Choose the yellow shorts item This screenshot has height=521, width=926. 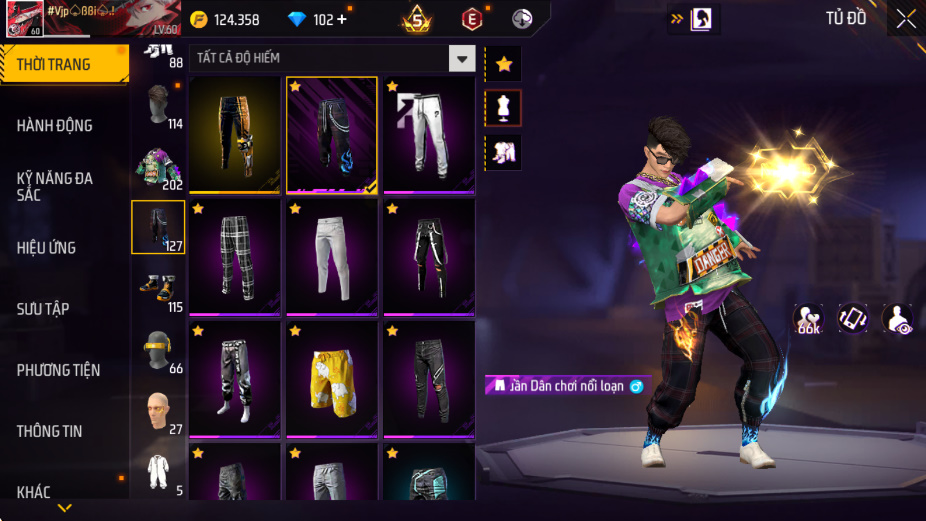[x=331, y=379]
